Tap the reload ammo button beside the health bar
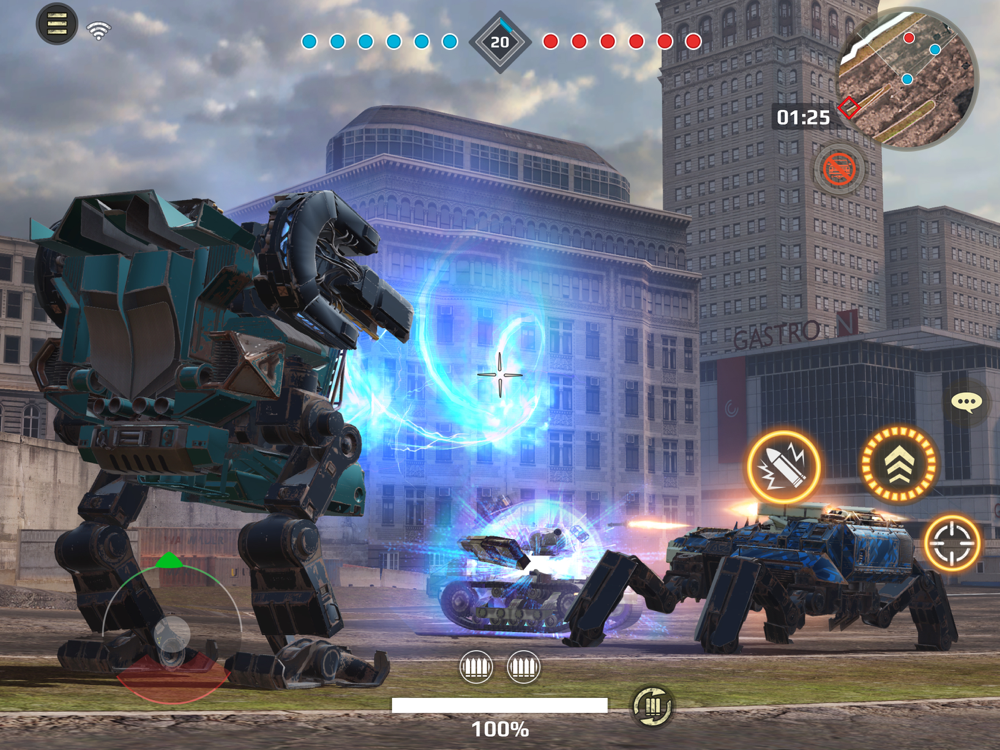The height and width of the screenshot is (750, 1000). point(652,707)
